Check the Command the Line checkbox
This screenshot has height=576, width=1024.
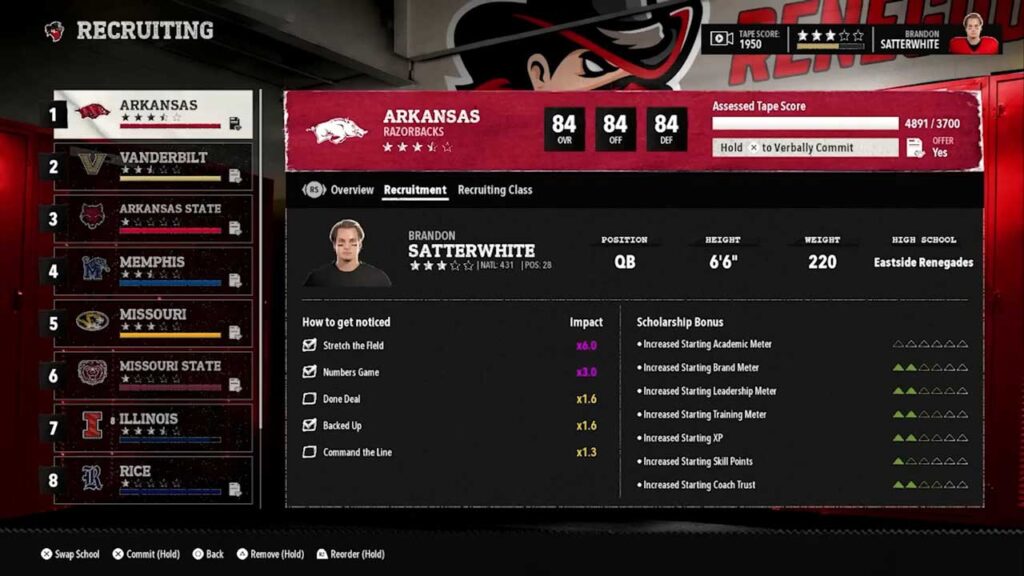click(309, 453)
